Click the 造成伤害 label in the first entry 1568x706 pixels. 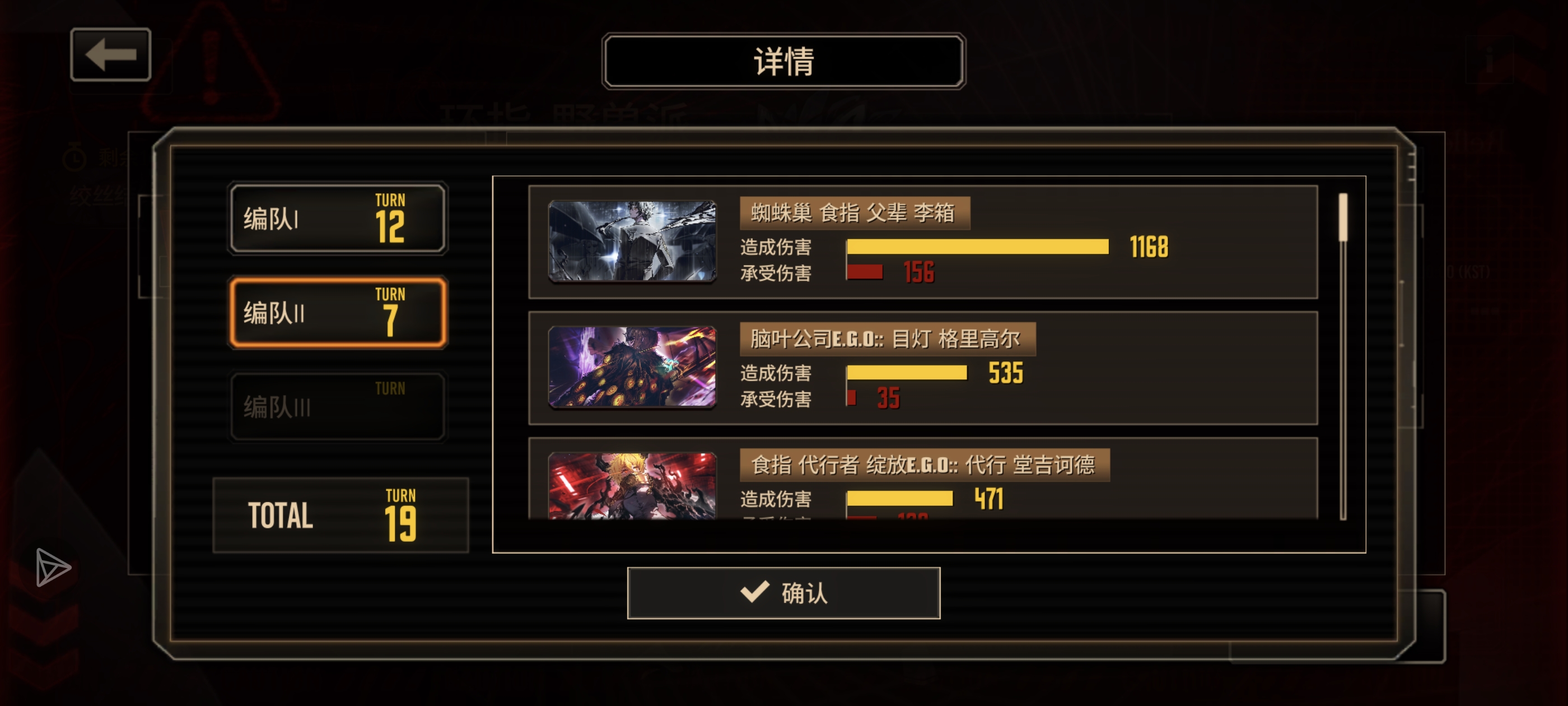776,247
